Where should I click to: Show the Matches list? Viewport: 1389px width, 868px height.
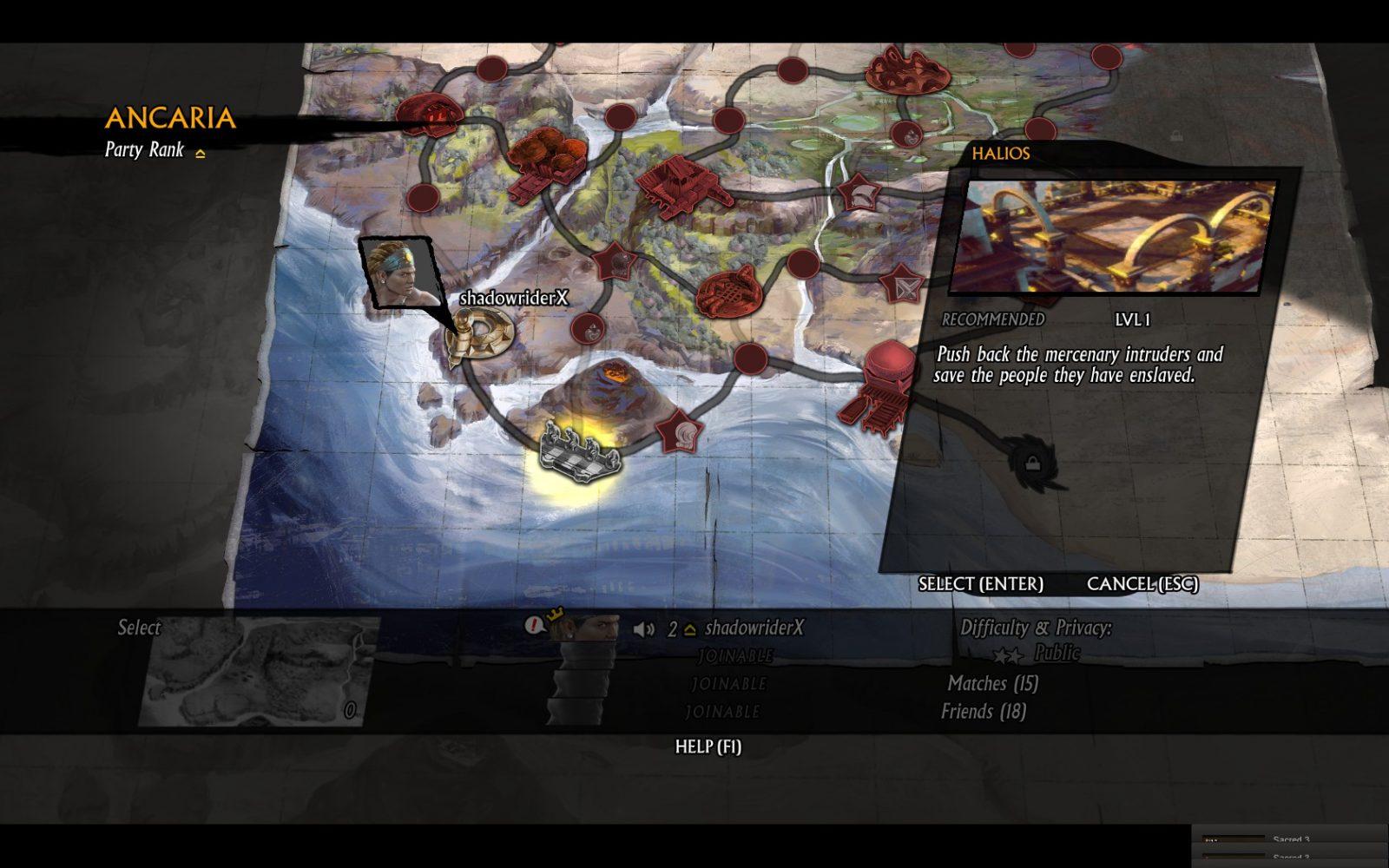click(992, 684)
